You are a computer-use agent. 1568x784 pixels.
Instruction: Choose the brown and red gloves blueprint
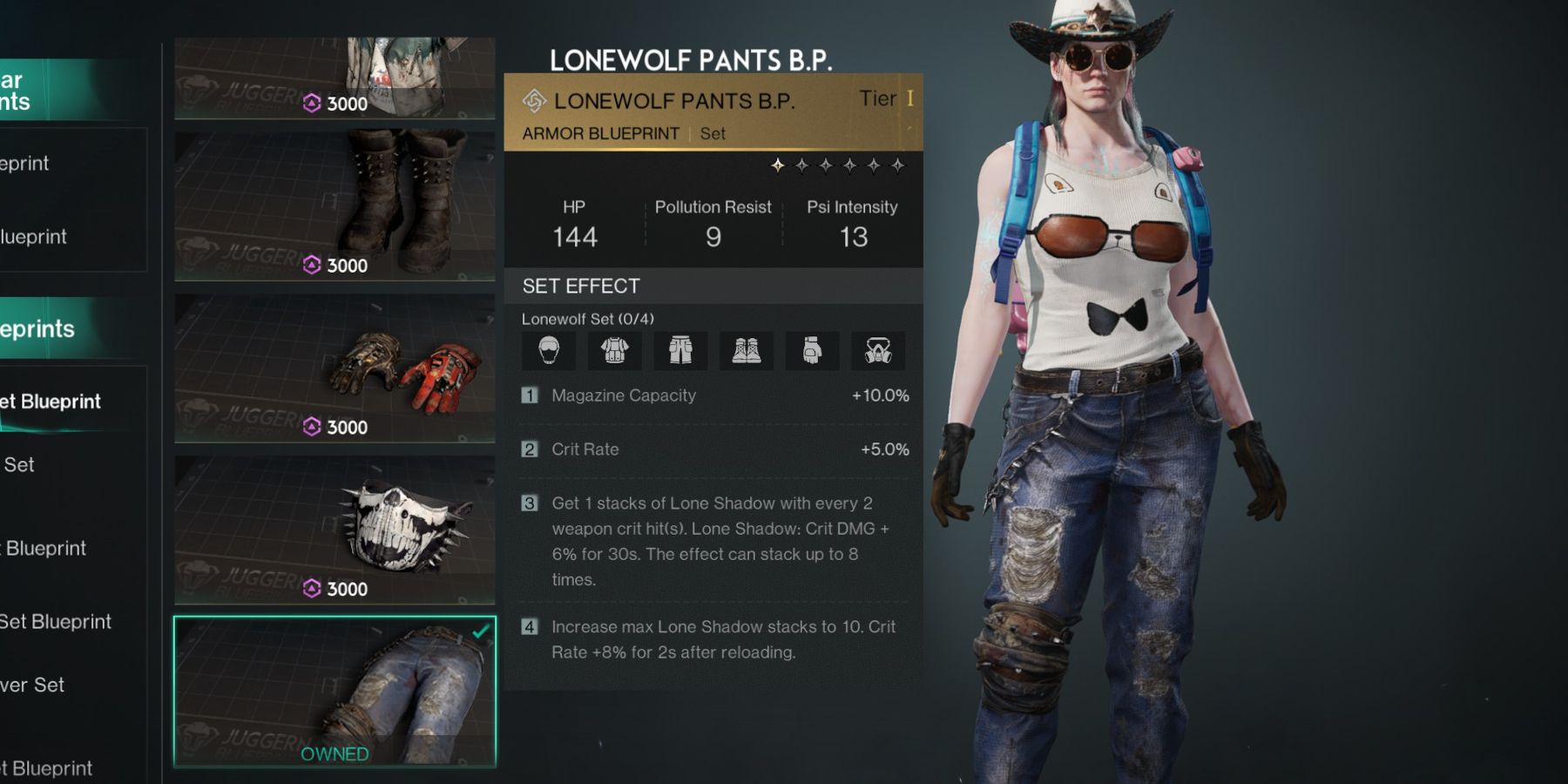(335, 368)
